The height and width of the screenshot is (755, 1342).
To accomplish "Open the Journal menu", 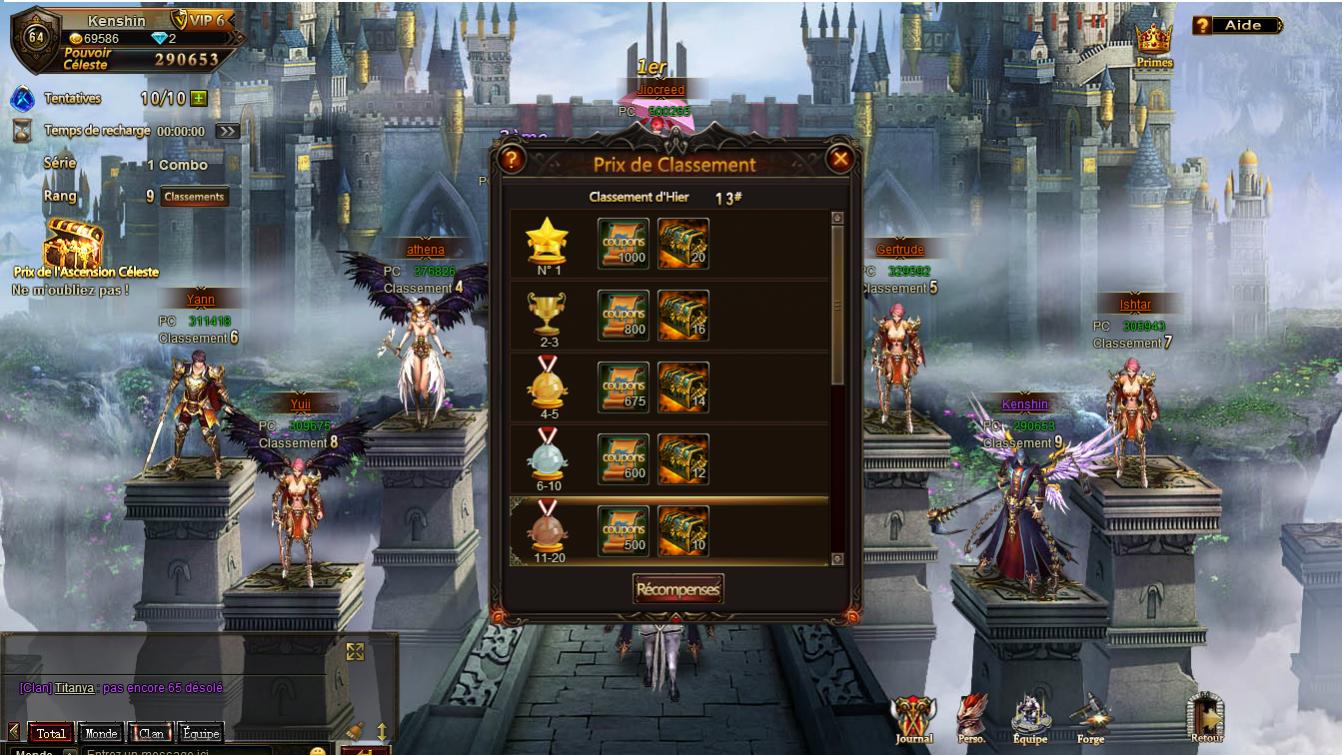I will click(x=913, y=719).
